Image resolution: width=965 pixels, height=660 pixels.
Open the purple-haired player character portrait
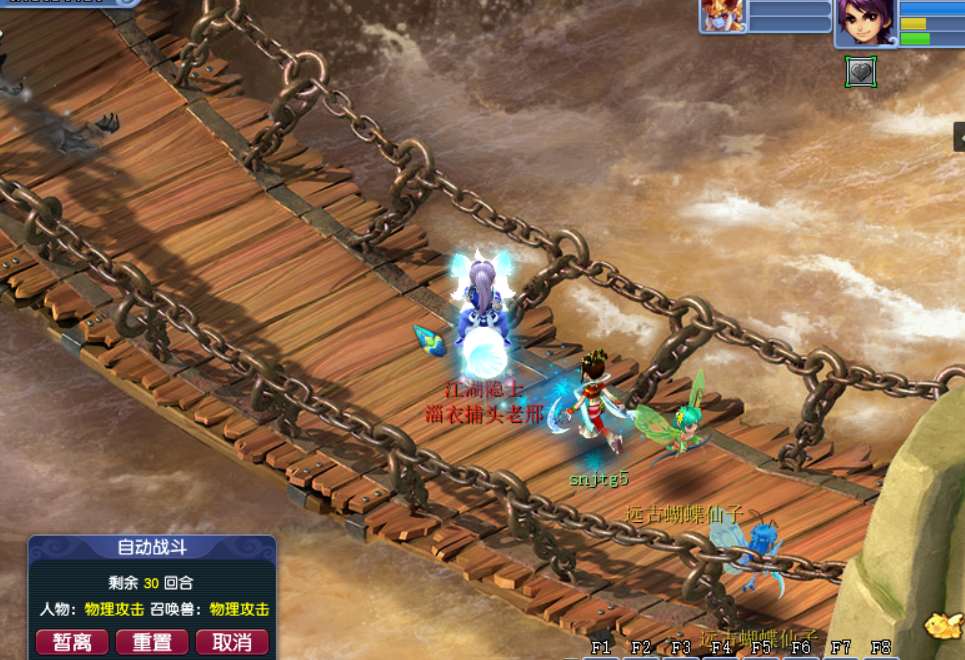(x=866, y=23)
